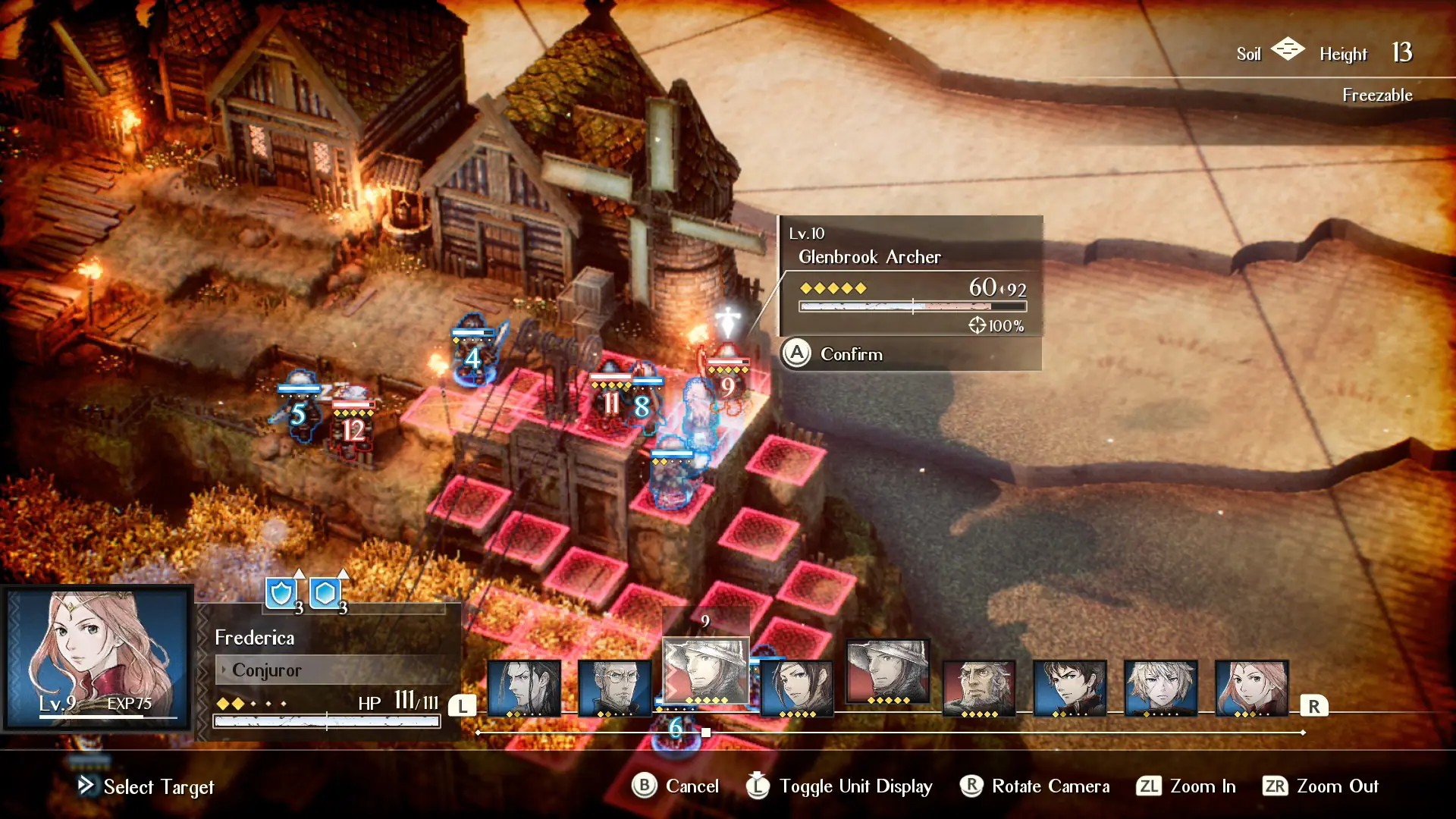Click the Glenbrook Archer target info panel

(912, 276)
